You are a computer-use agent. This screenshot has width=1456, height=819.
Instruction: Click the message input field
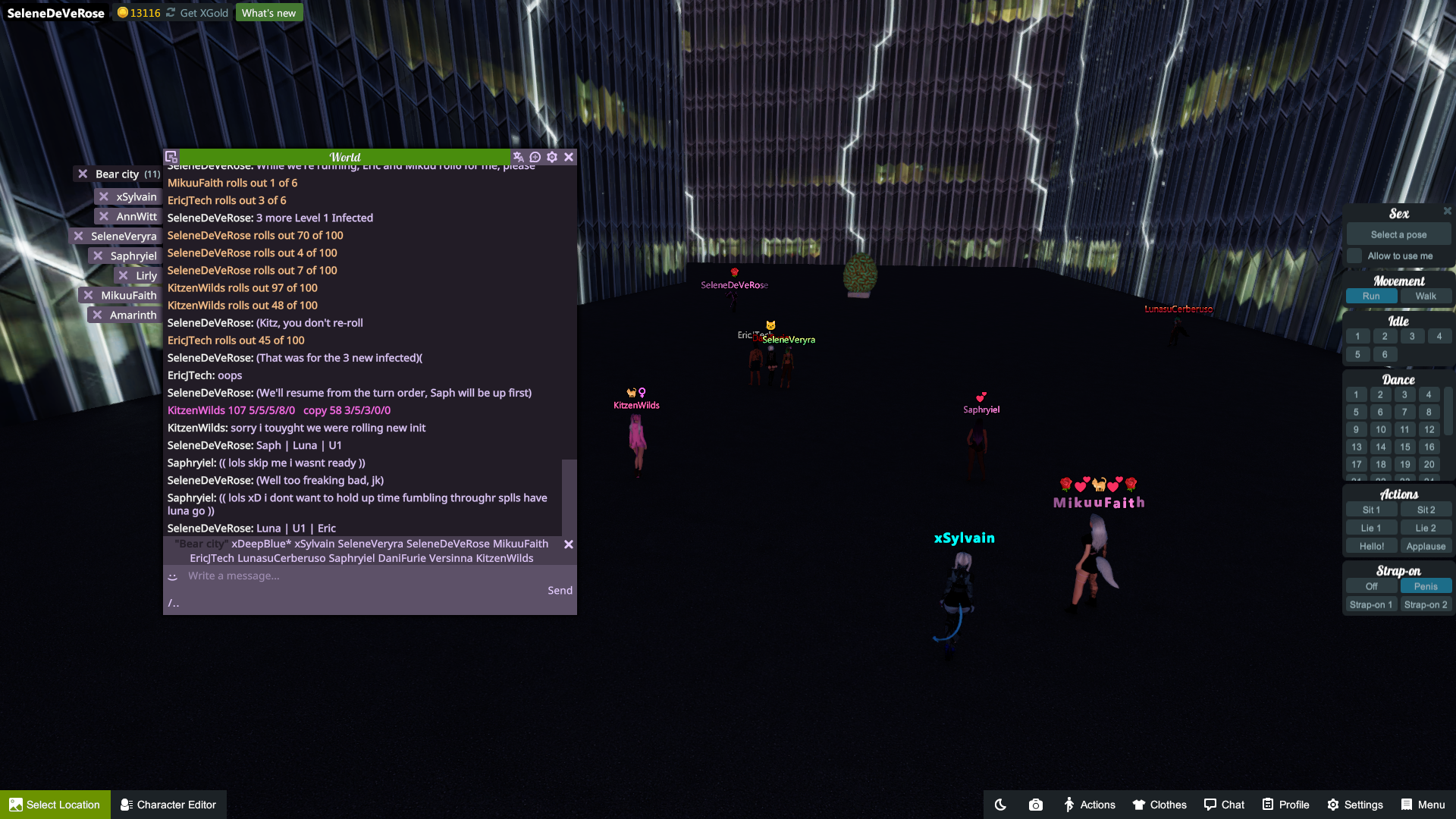(364, 576)
